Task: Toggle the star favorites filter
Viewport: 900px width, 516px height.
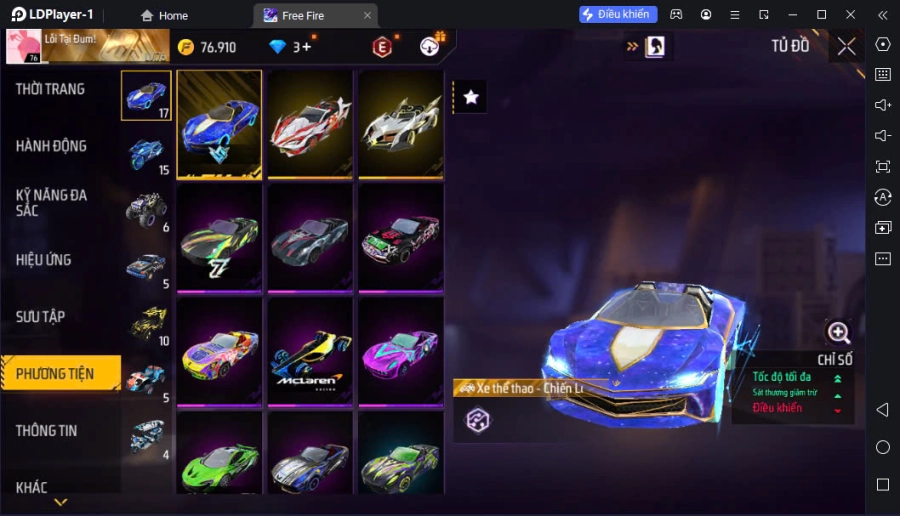Action: click(471, 97)
